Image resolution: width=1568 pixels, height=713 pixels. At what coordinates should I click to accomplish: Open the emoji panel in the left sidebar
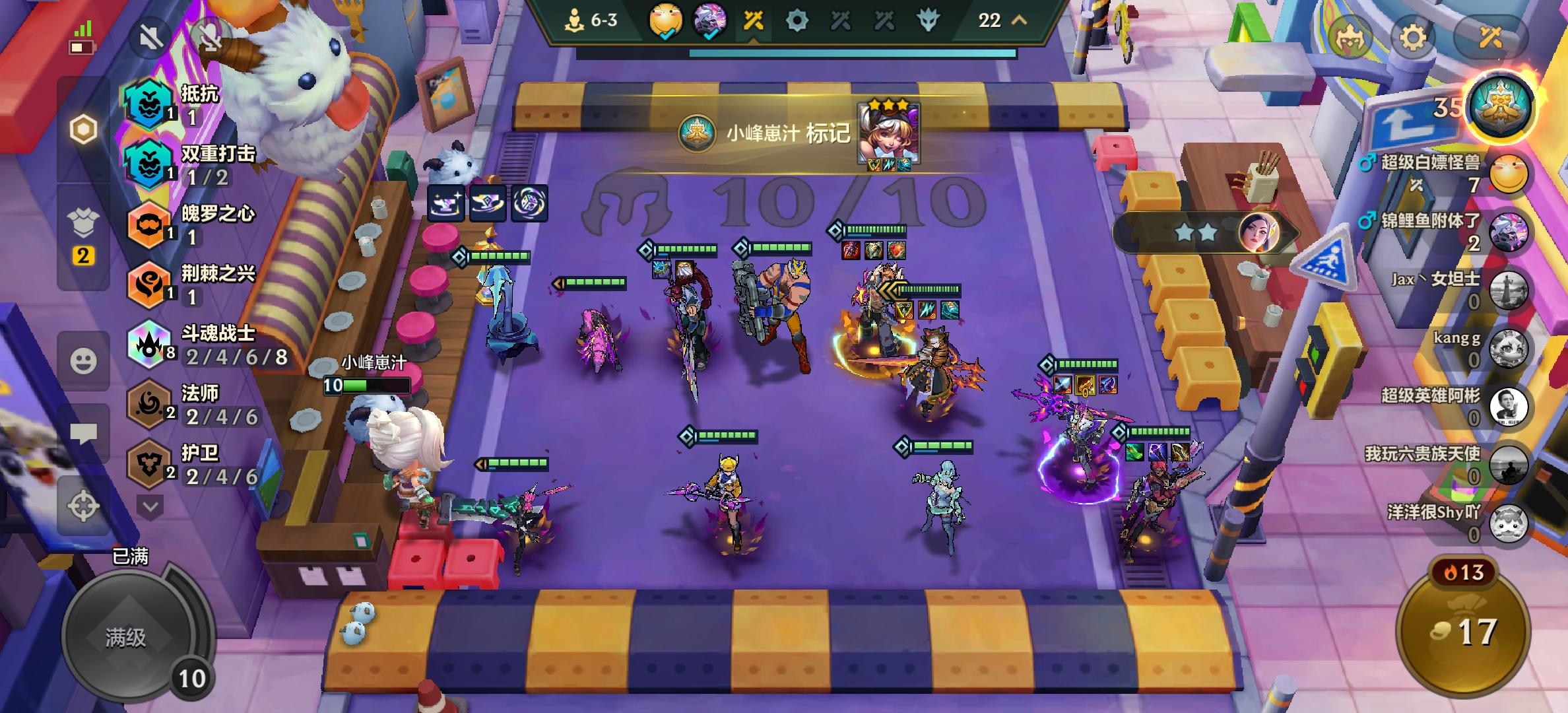84,360
